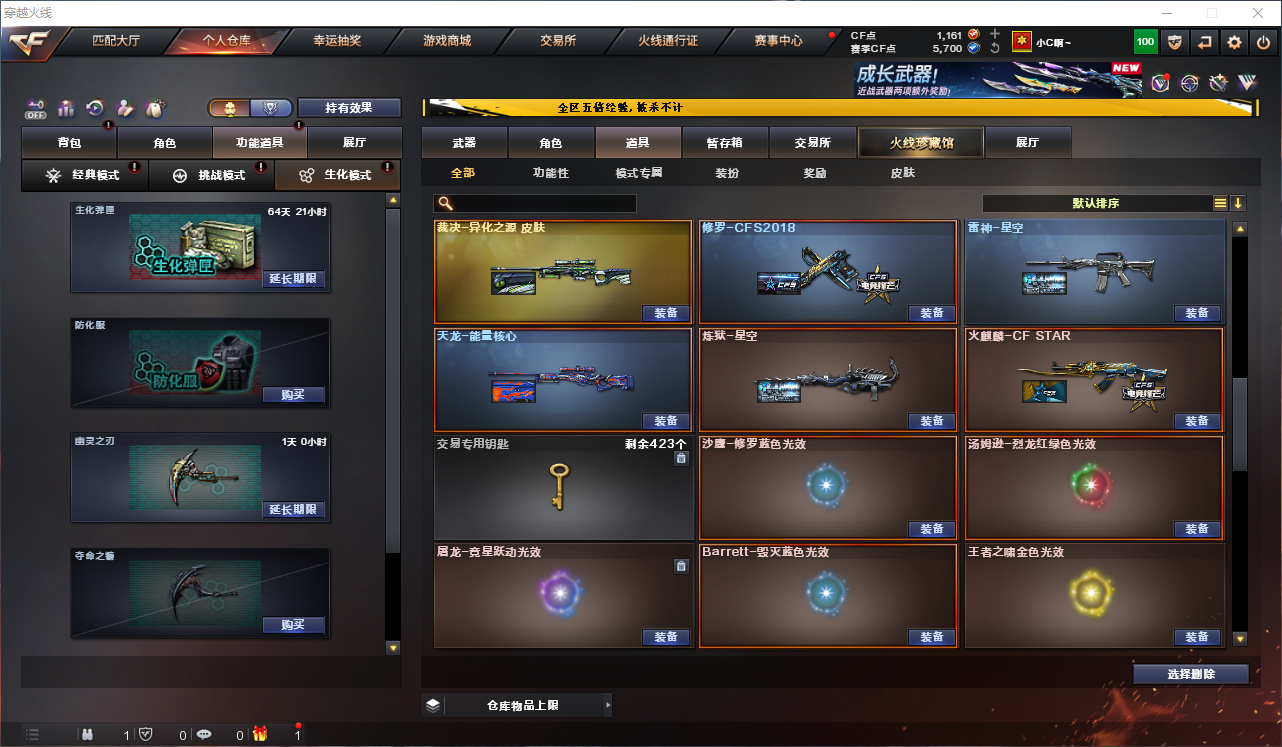
Task: Open the 火线通行证 battle pass
Action: [668, 41]
